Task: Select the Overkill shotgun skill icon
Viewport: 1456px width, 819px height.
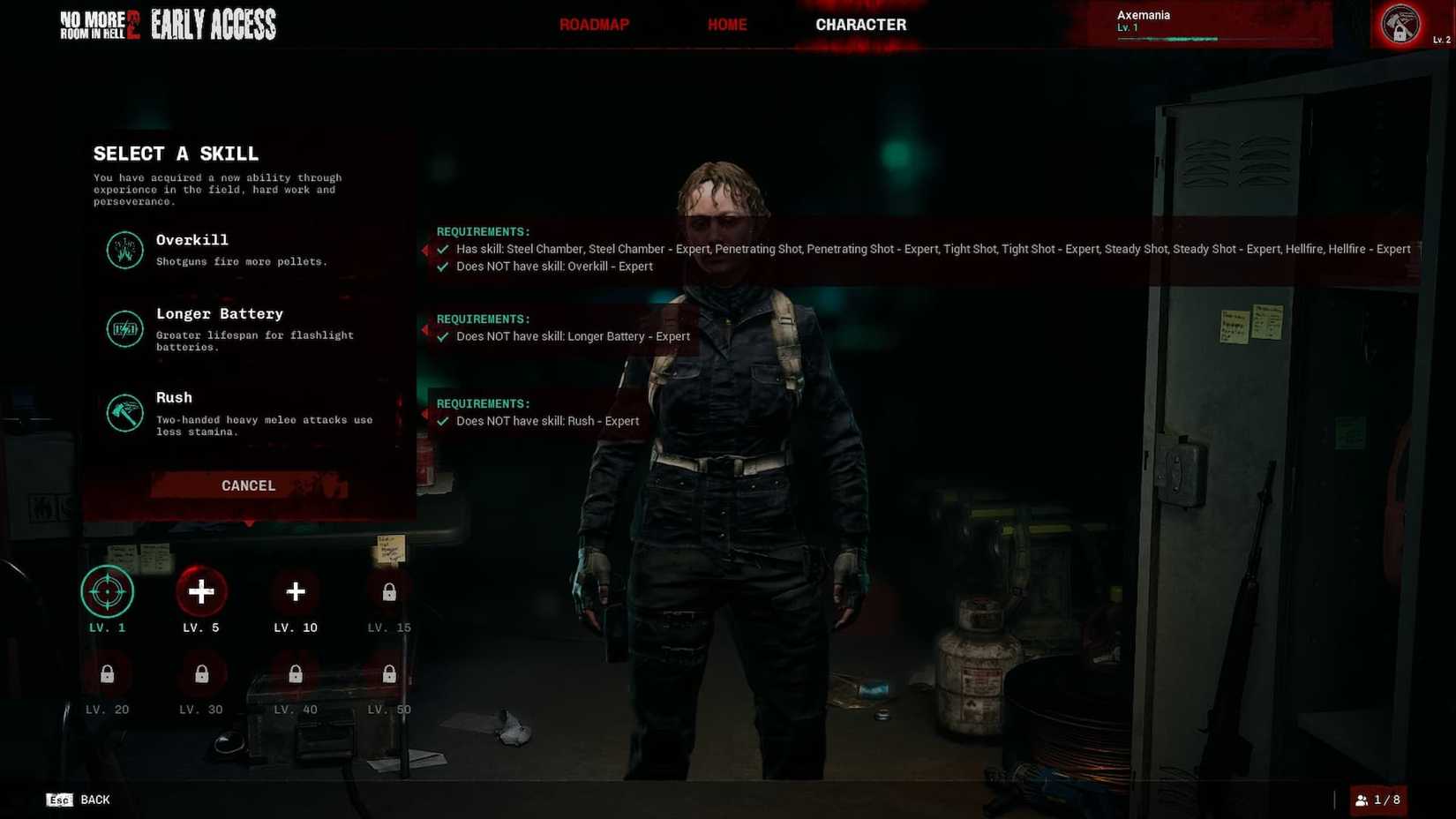Action: pos(124,250)
